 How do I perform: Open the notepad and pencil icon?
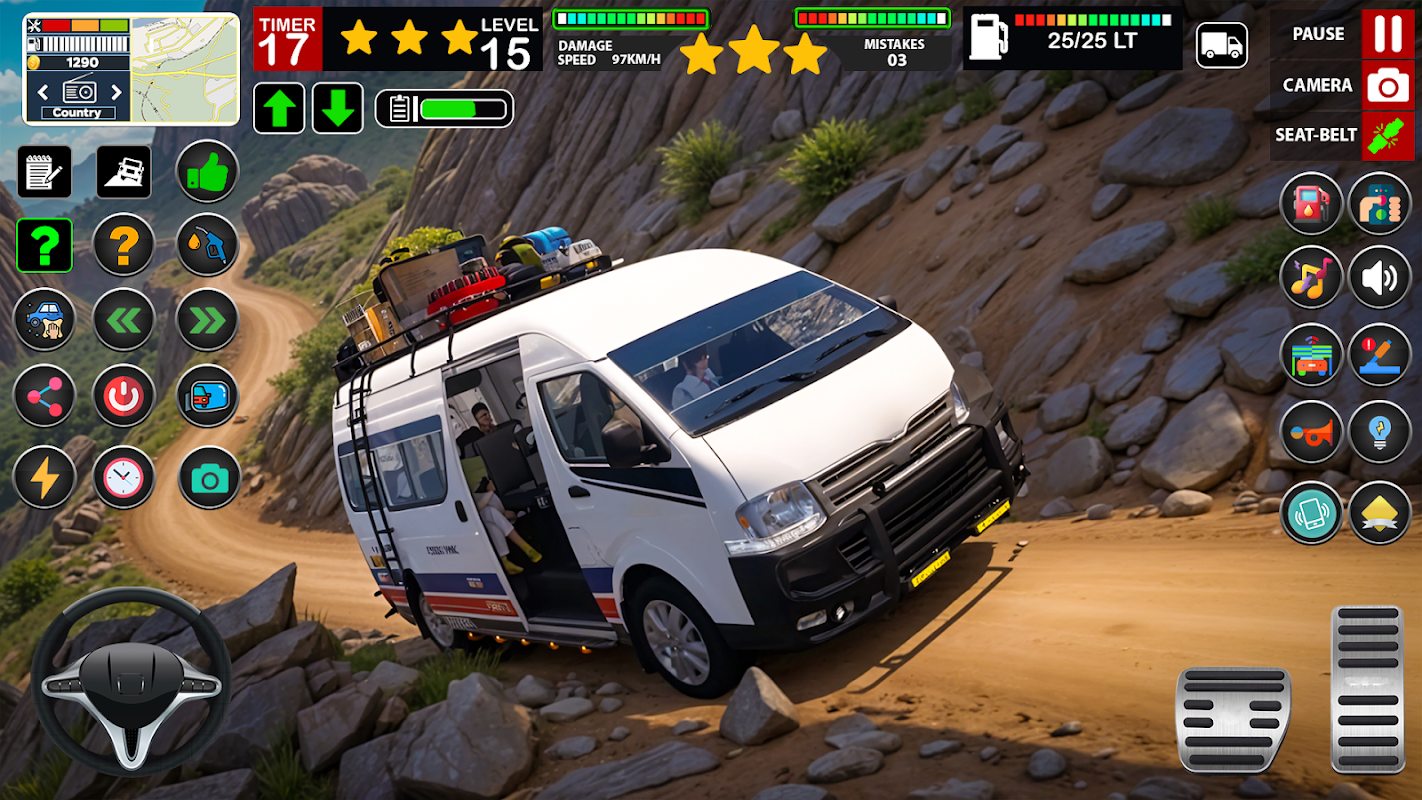[x=44, y=172]
